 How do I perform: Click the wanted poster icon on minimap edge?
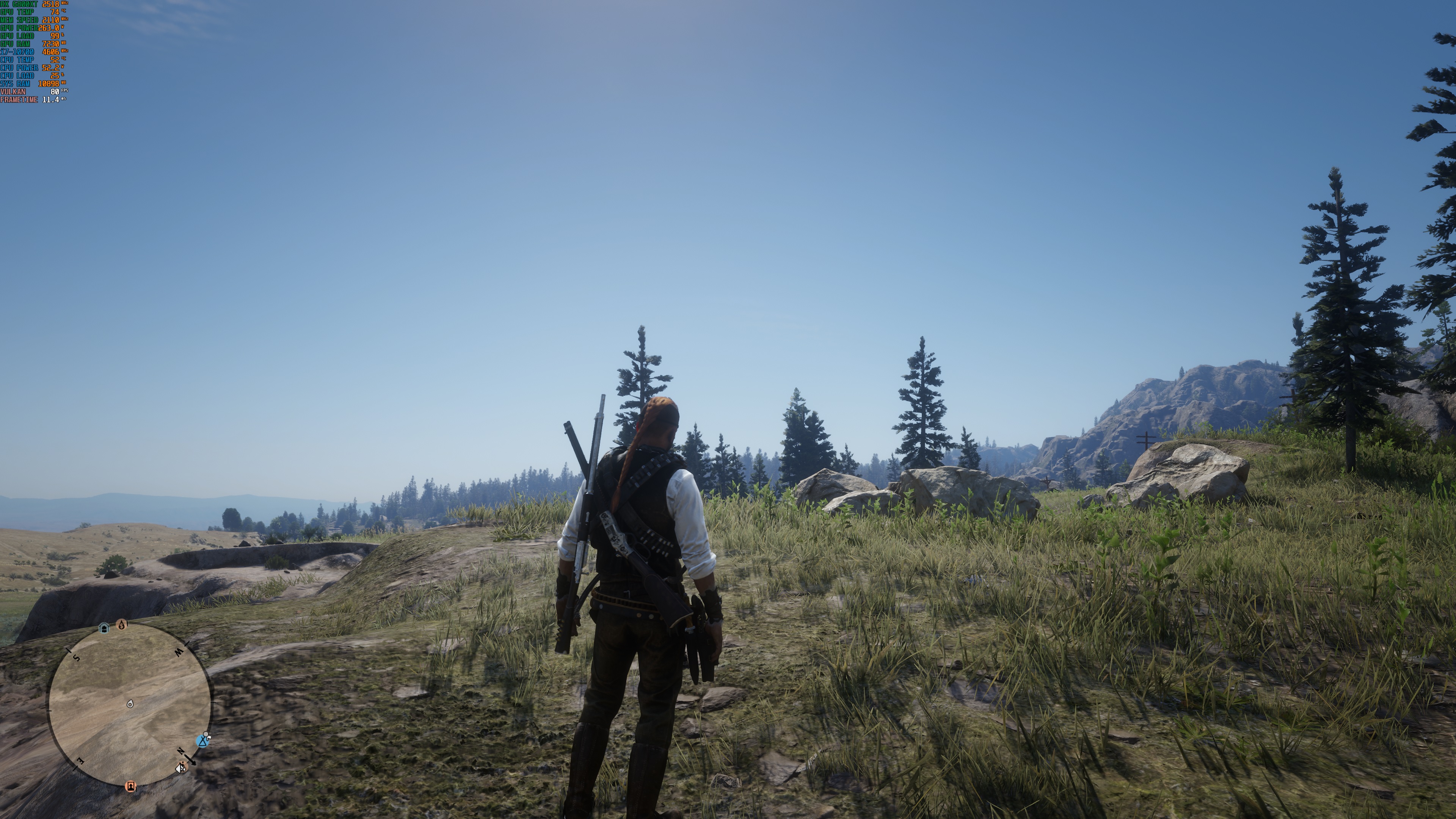tap(131, 788)
